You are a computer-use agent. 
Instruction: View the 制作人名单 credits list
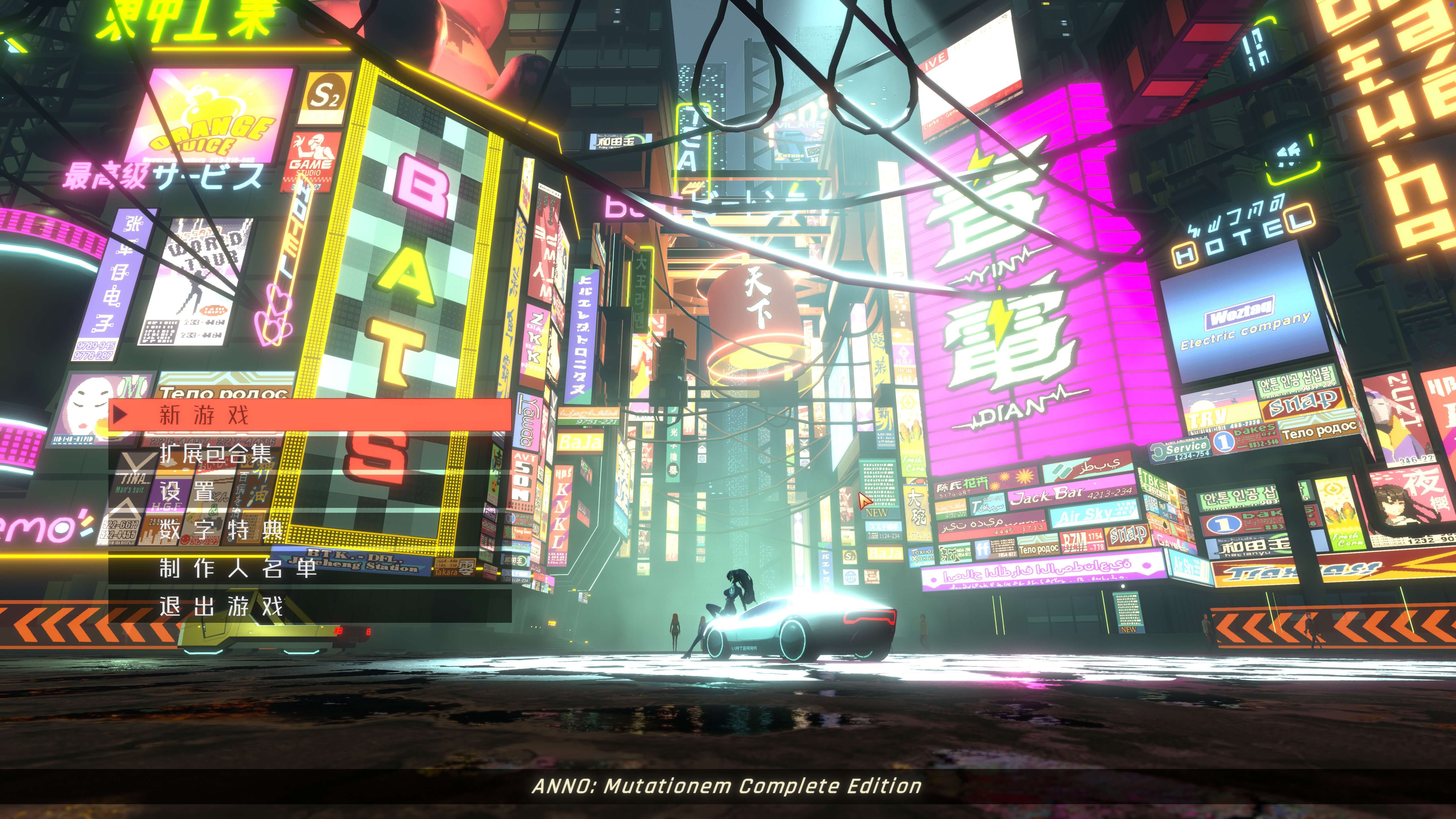[x=237, y=568]
